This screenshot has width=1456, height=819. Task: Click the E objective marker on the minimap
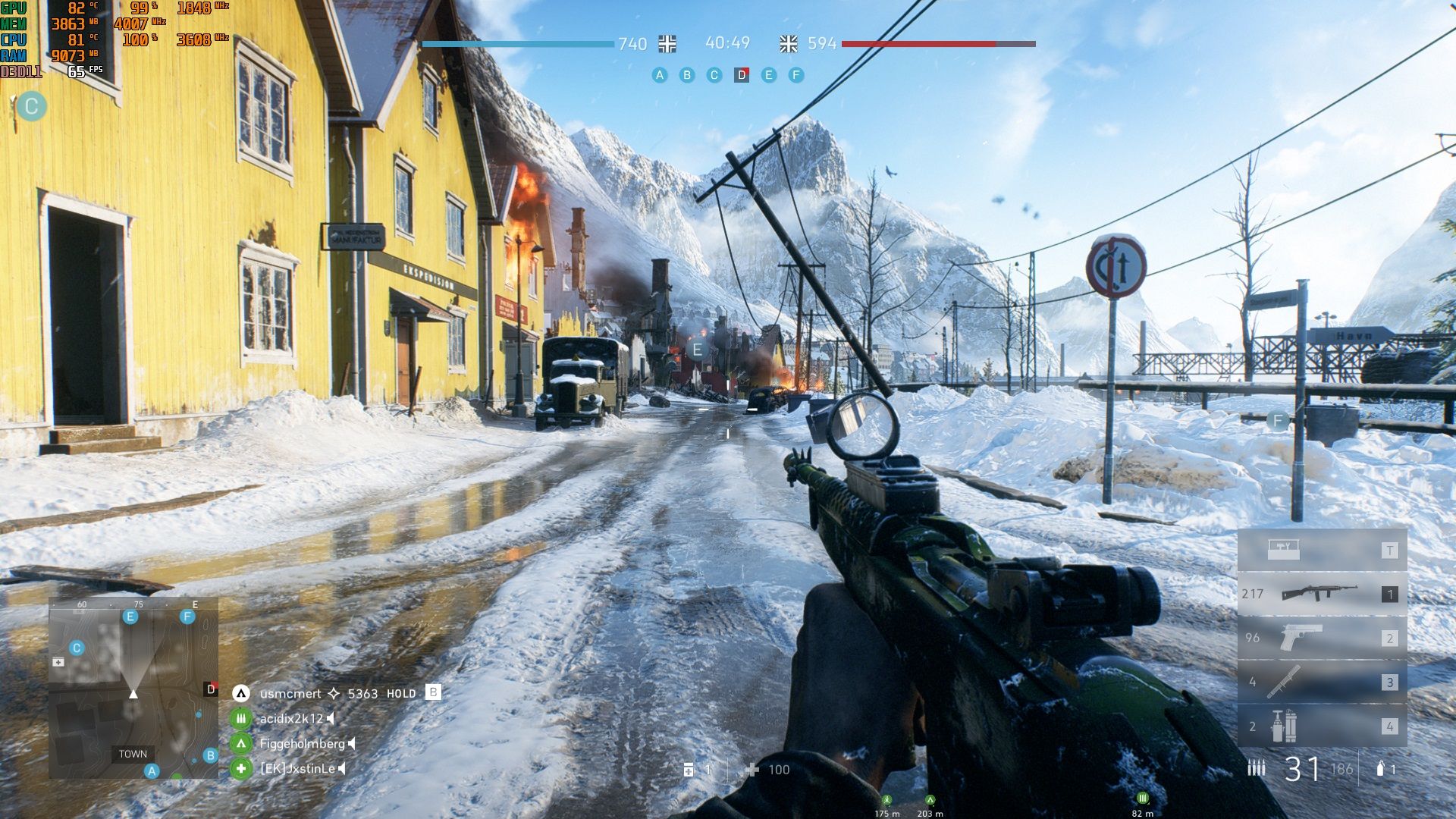click(130, 617)
